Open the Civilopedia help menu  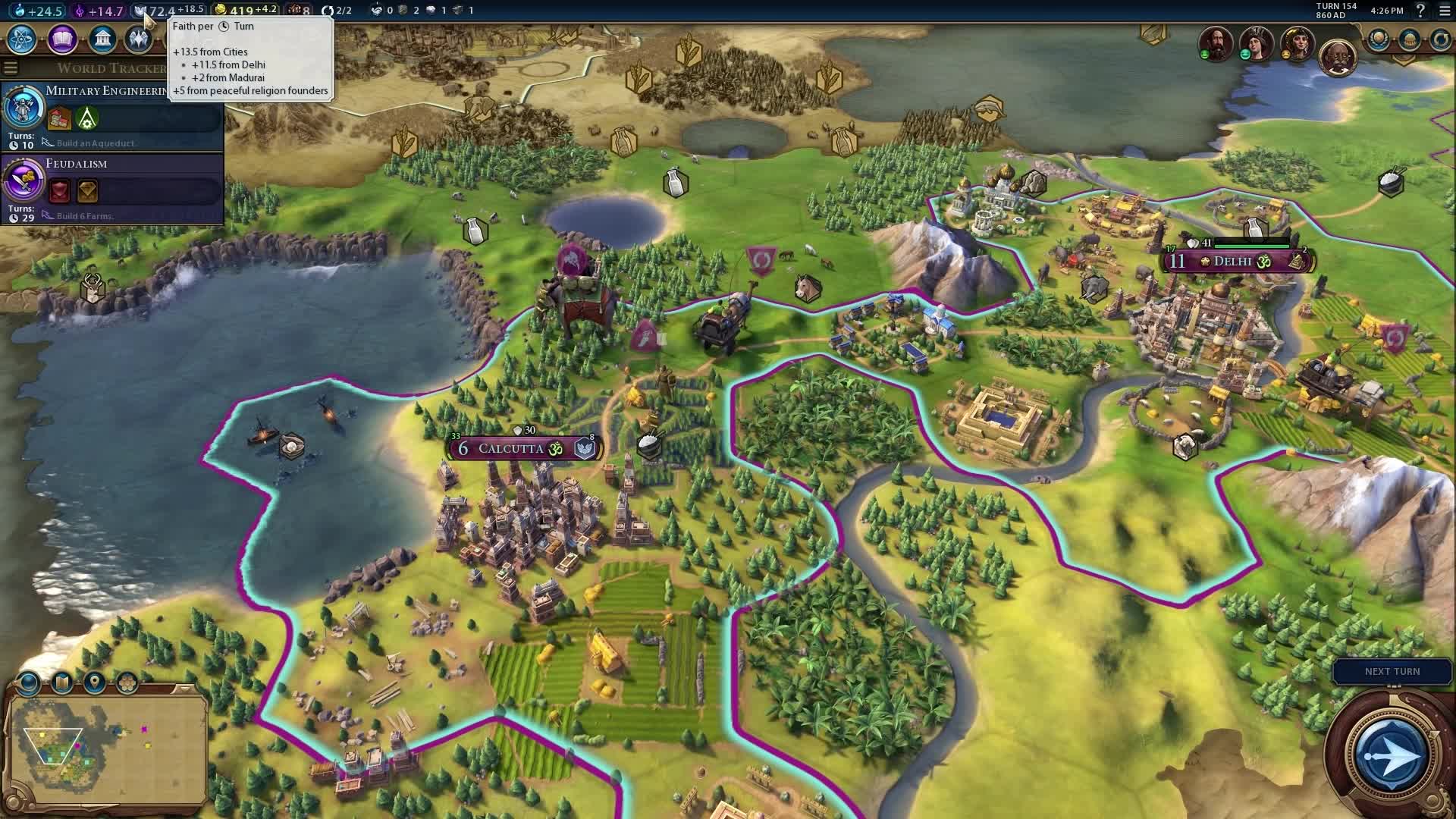(1419, 11)
